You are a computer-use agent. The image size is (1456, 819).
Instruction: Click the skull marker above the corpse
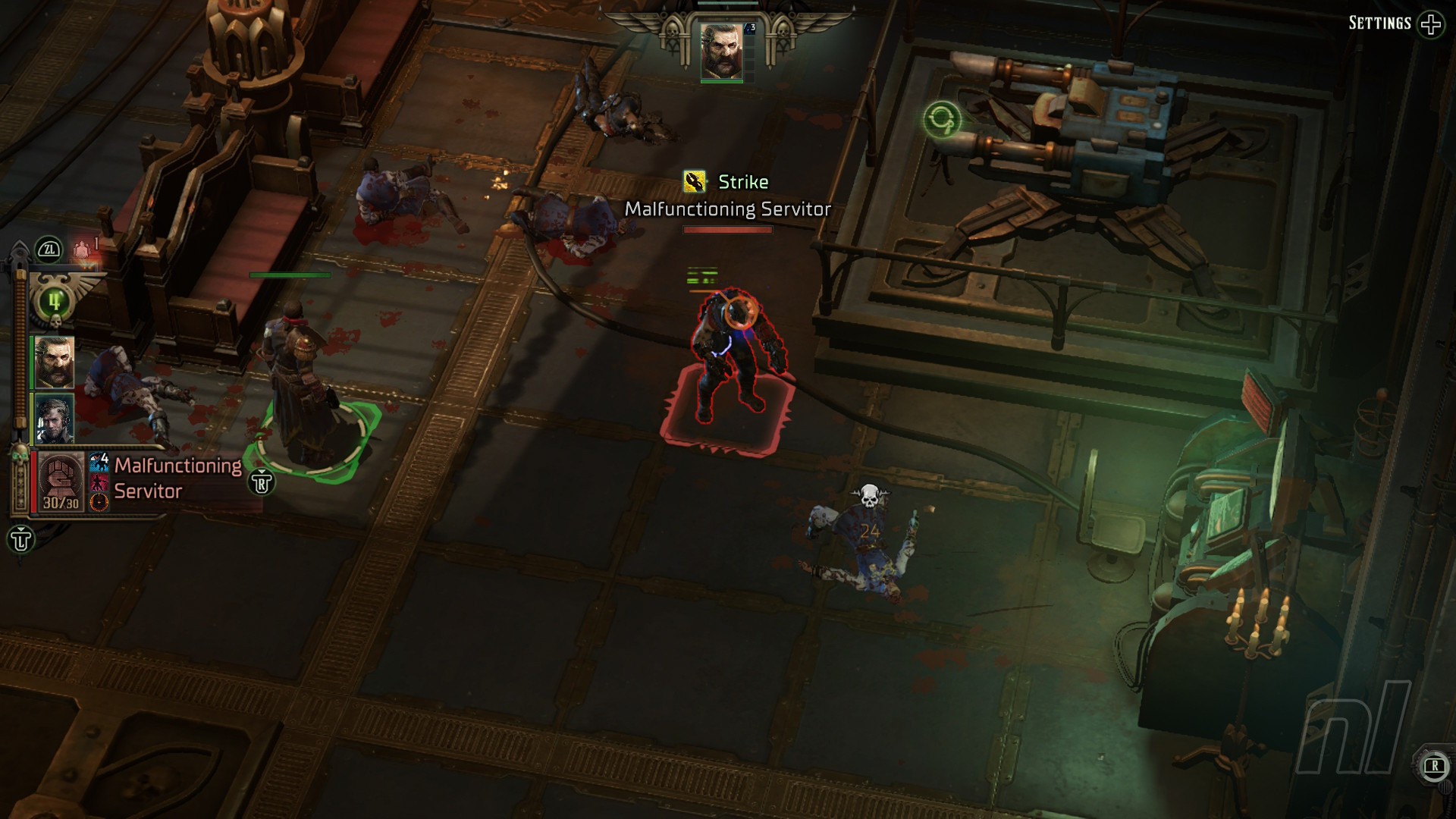pyautogui.click(x=870, y=497)
